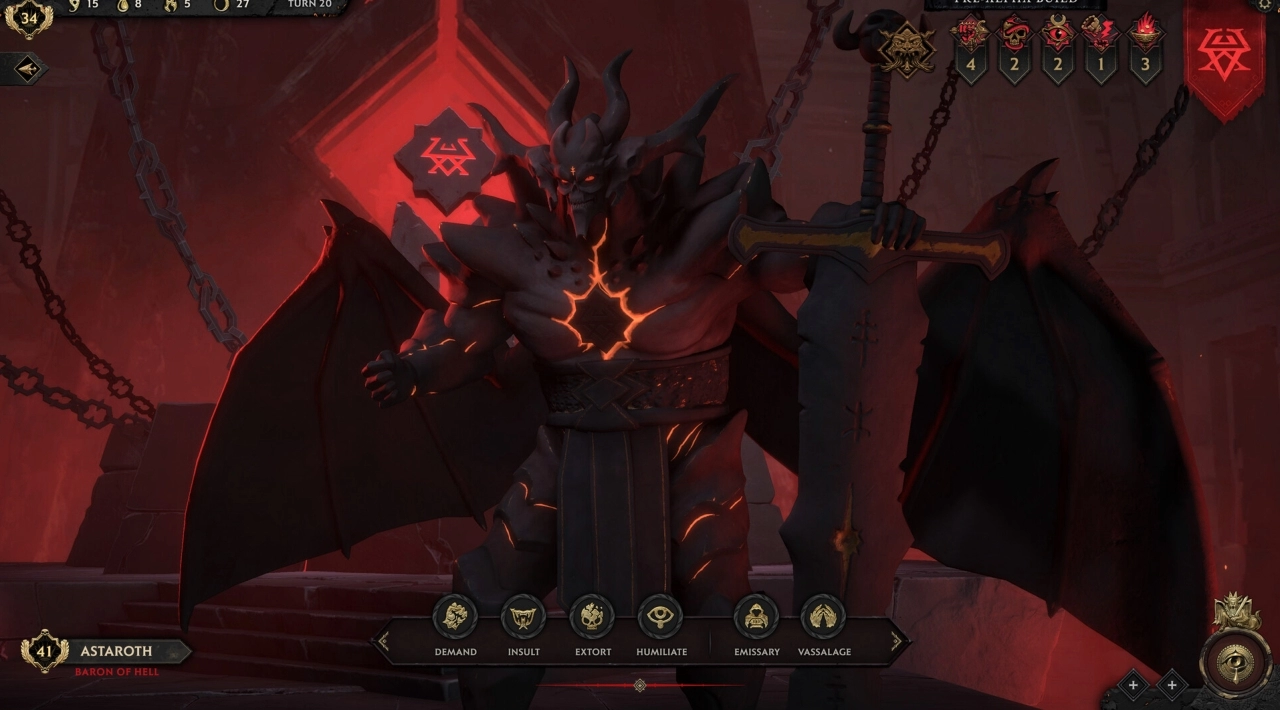Viewport: 1280px width, 710px height.
Task: Click the right arrow of the action bar
Action: click(x=896, y=641)
